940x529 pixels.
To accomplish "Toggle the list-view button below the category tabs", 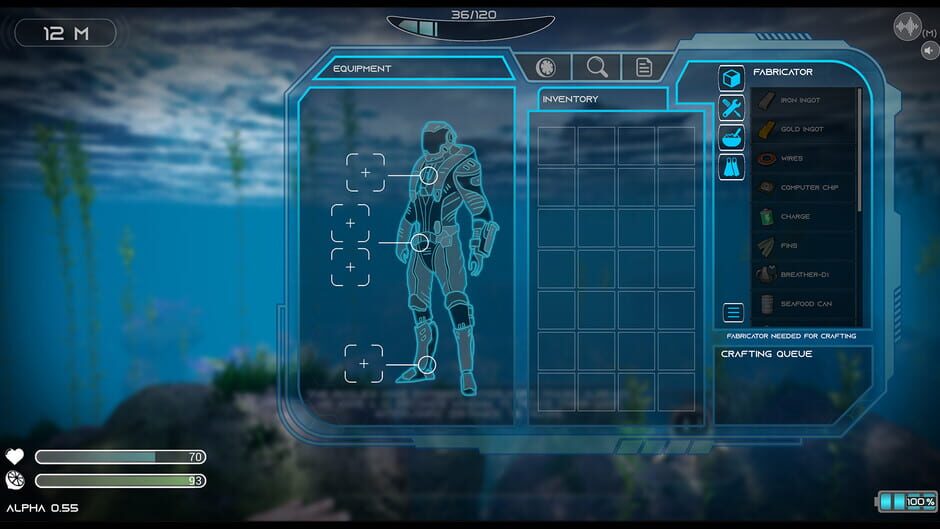I will 733,312.
